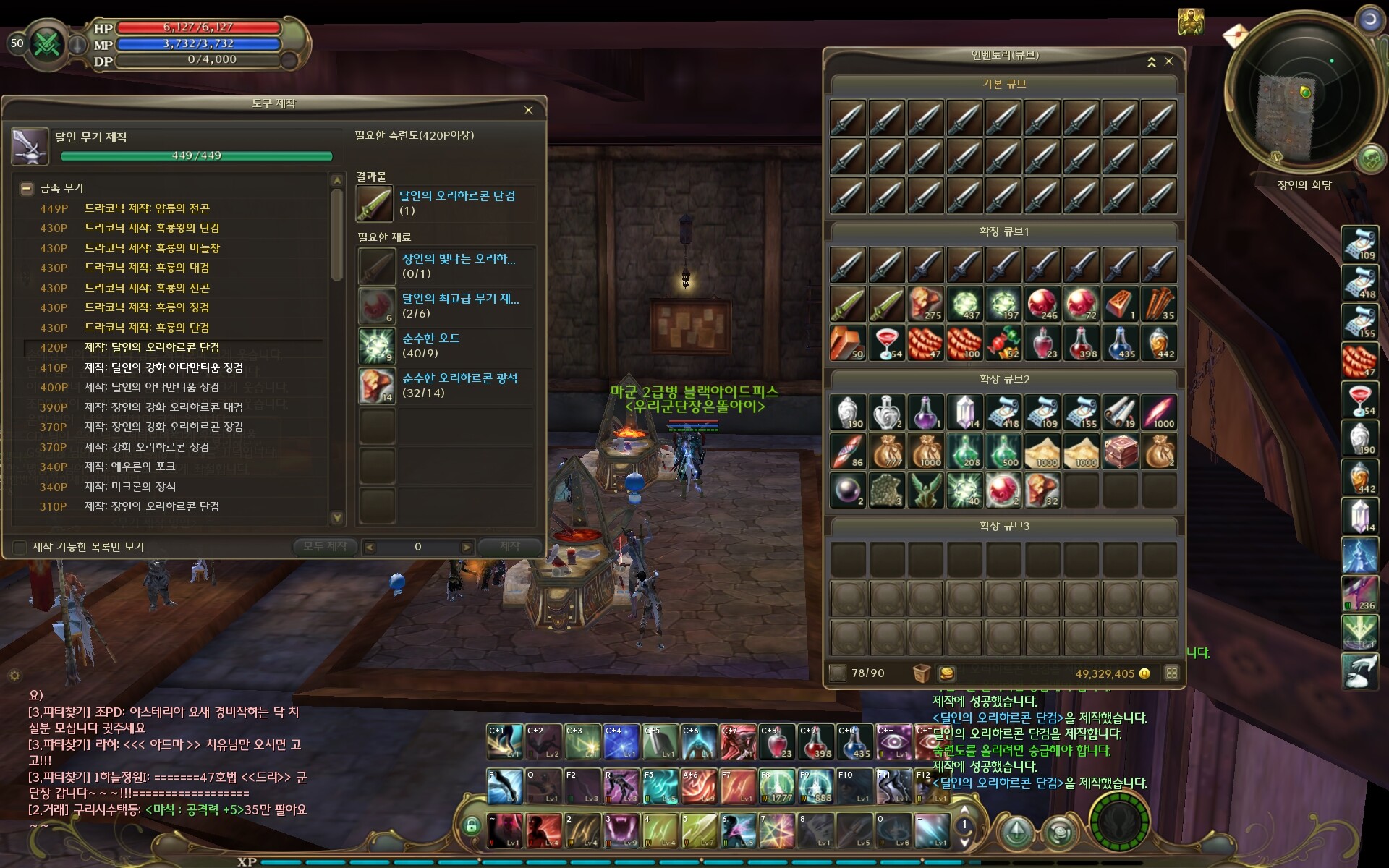Select recipe 드라코닉 제작: 암룡의 전곤
This screenshot has width=1389, height=868.
pyautogui.click(x=147, y=208)
